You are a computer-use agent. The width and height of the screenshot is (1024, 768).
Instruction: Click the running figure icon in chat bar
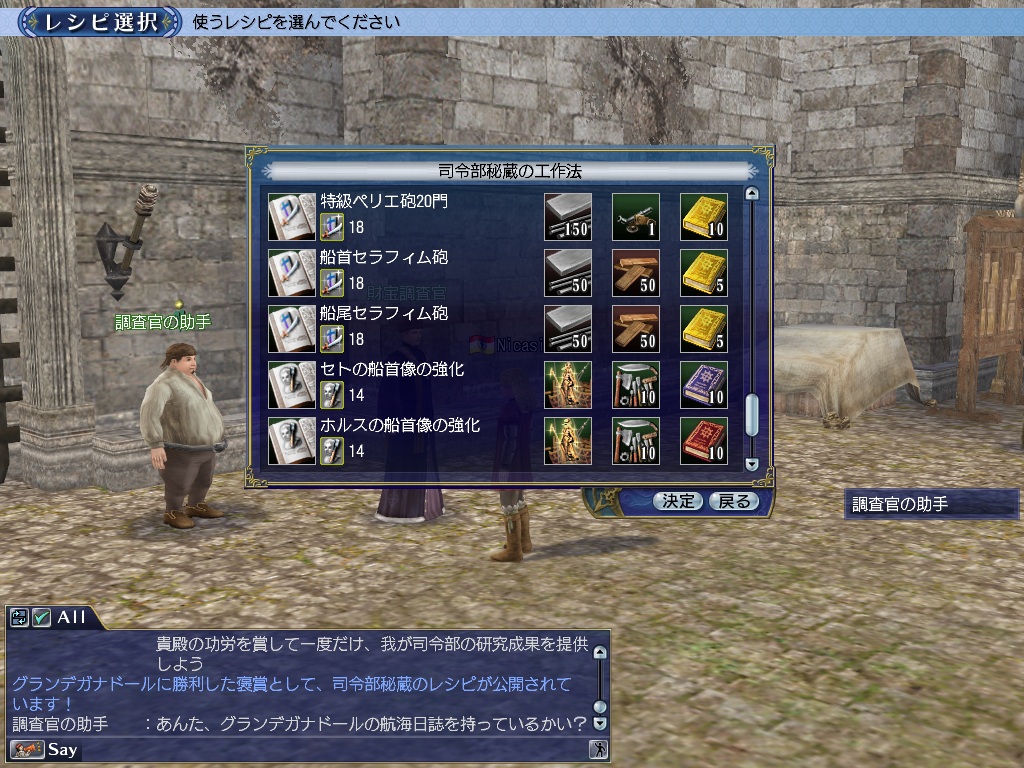pyautogui.click(x=599, y=749)
